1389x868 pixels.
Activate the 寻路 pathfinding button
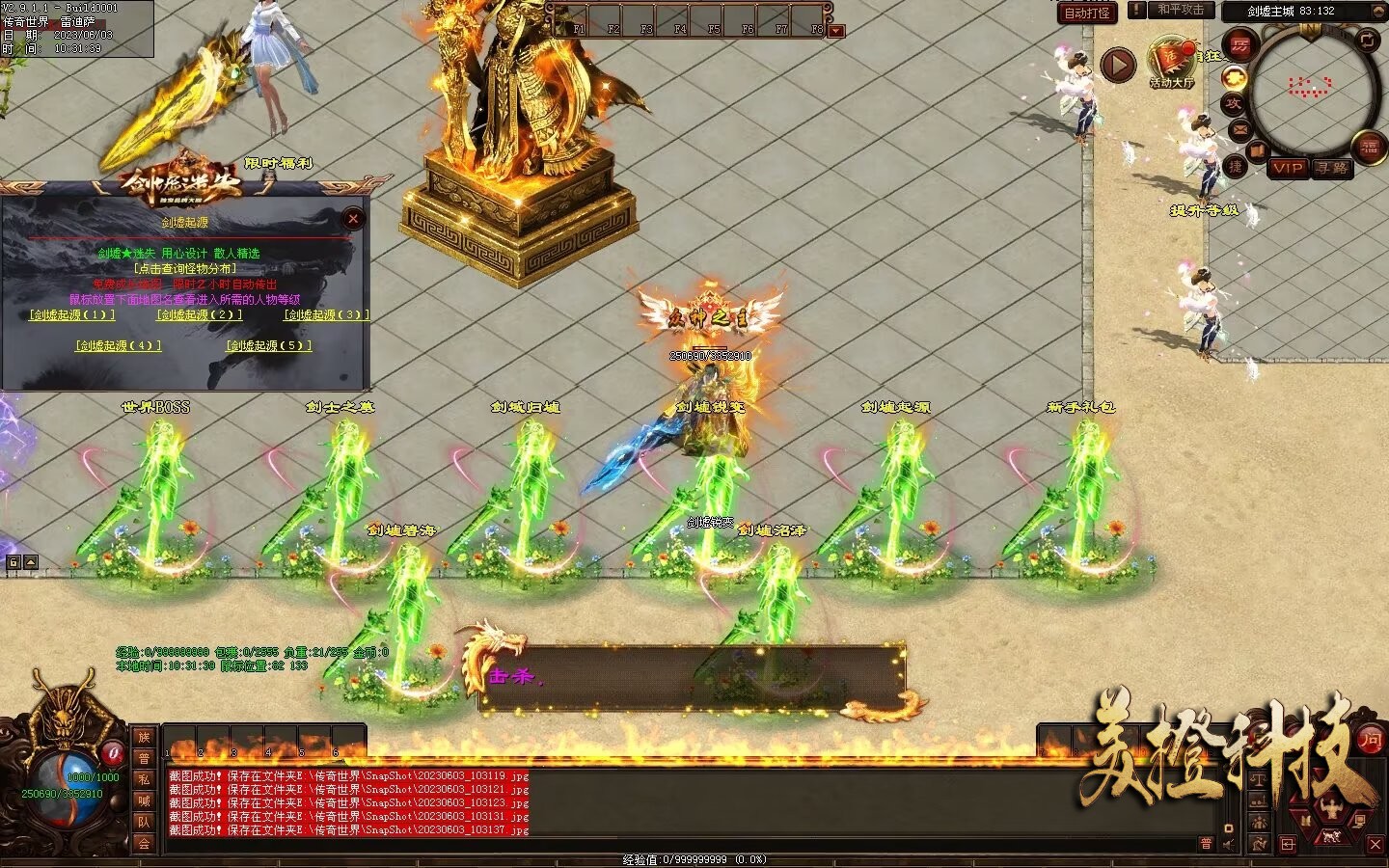pyautogui.click(x=1332, y=168)
